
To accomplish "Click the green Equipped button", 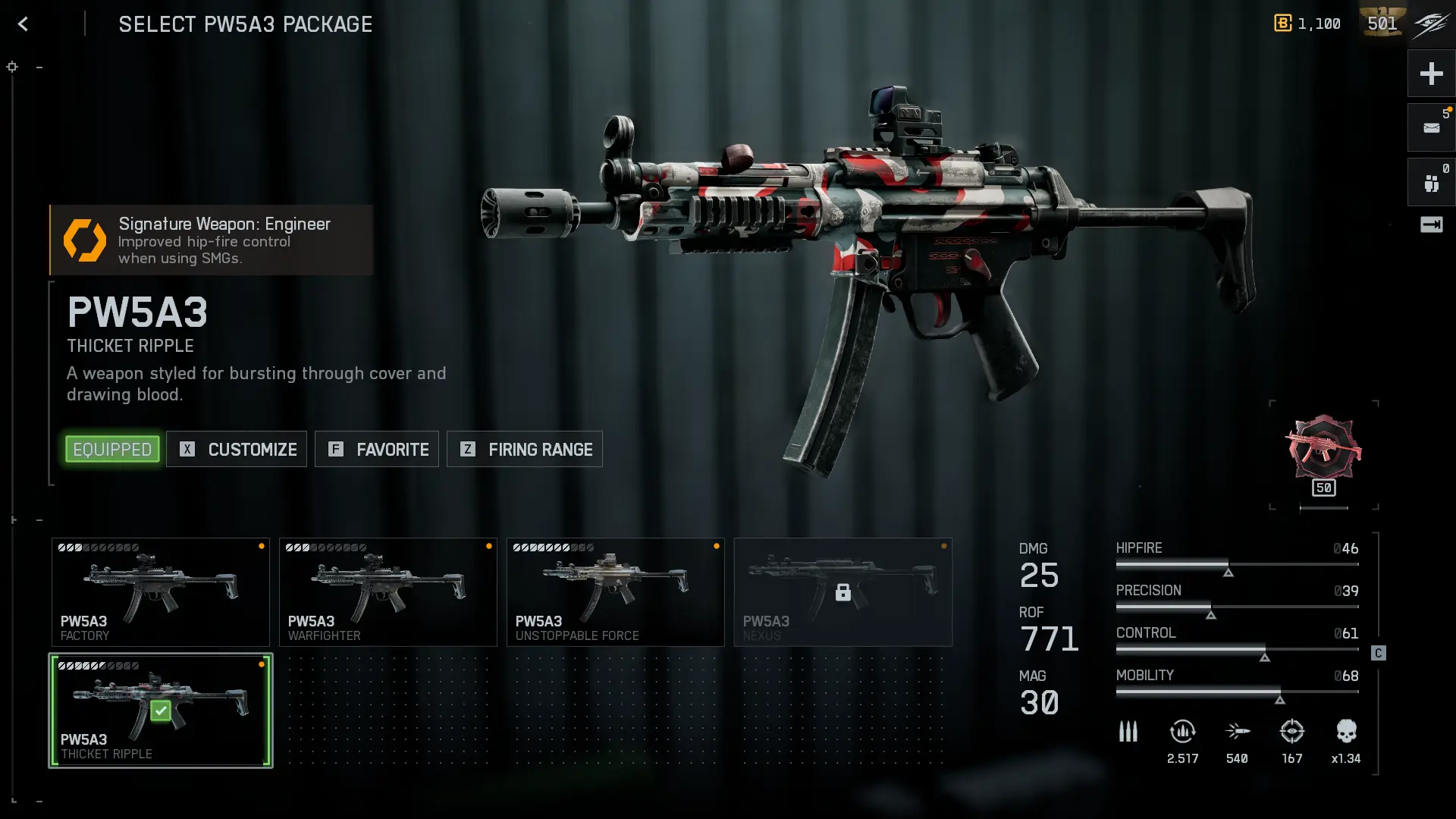I will tap(112, 449).
